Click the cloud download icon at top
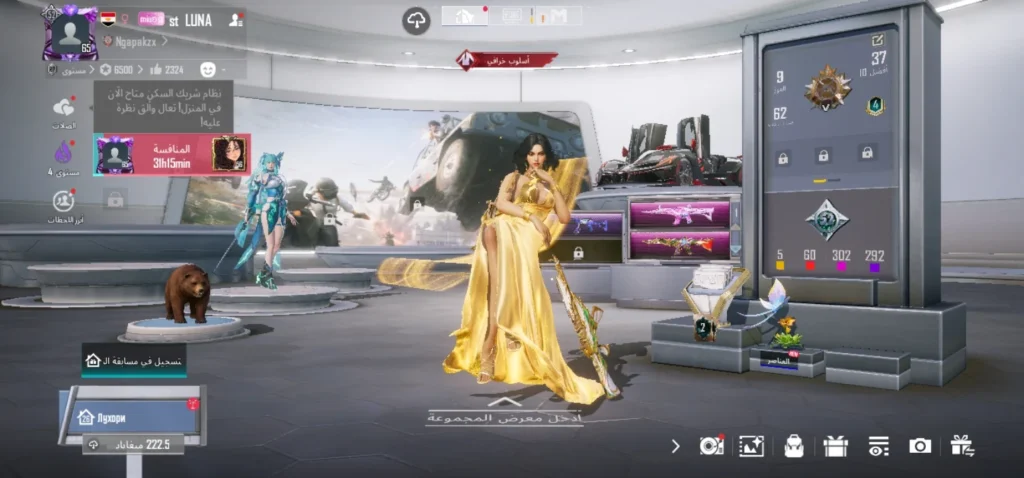The height and width of the screenshot is (478, 1024). (x=416, y=19)
